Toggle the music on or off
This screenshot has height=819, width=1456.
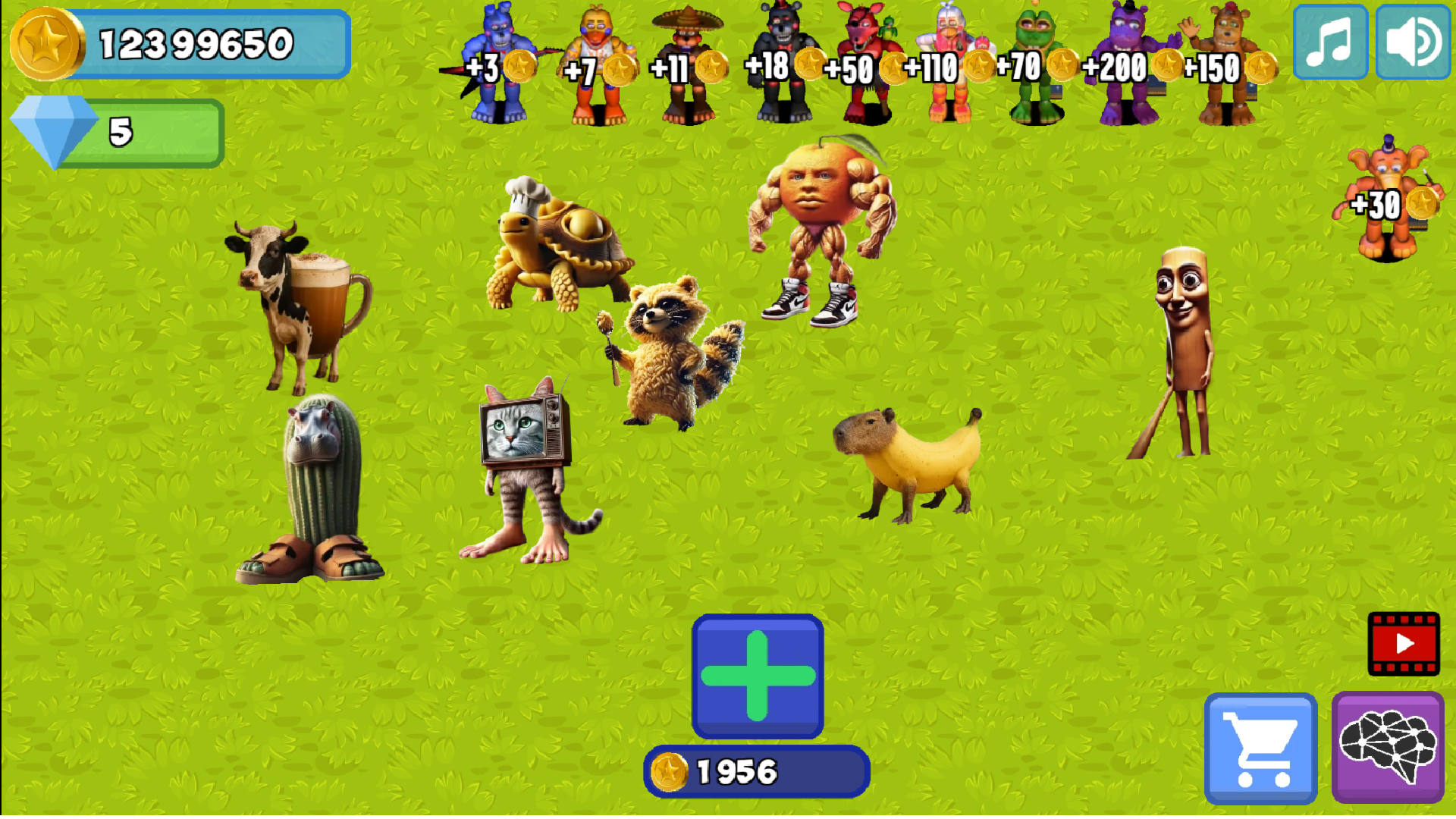[x=1331, y=42]
